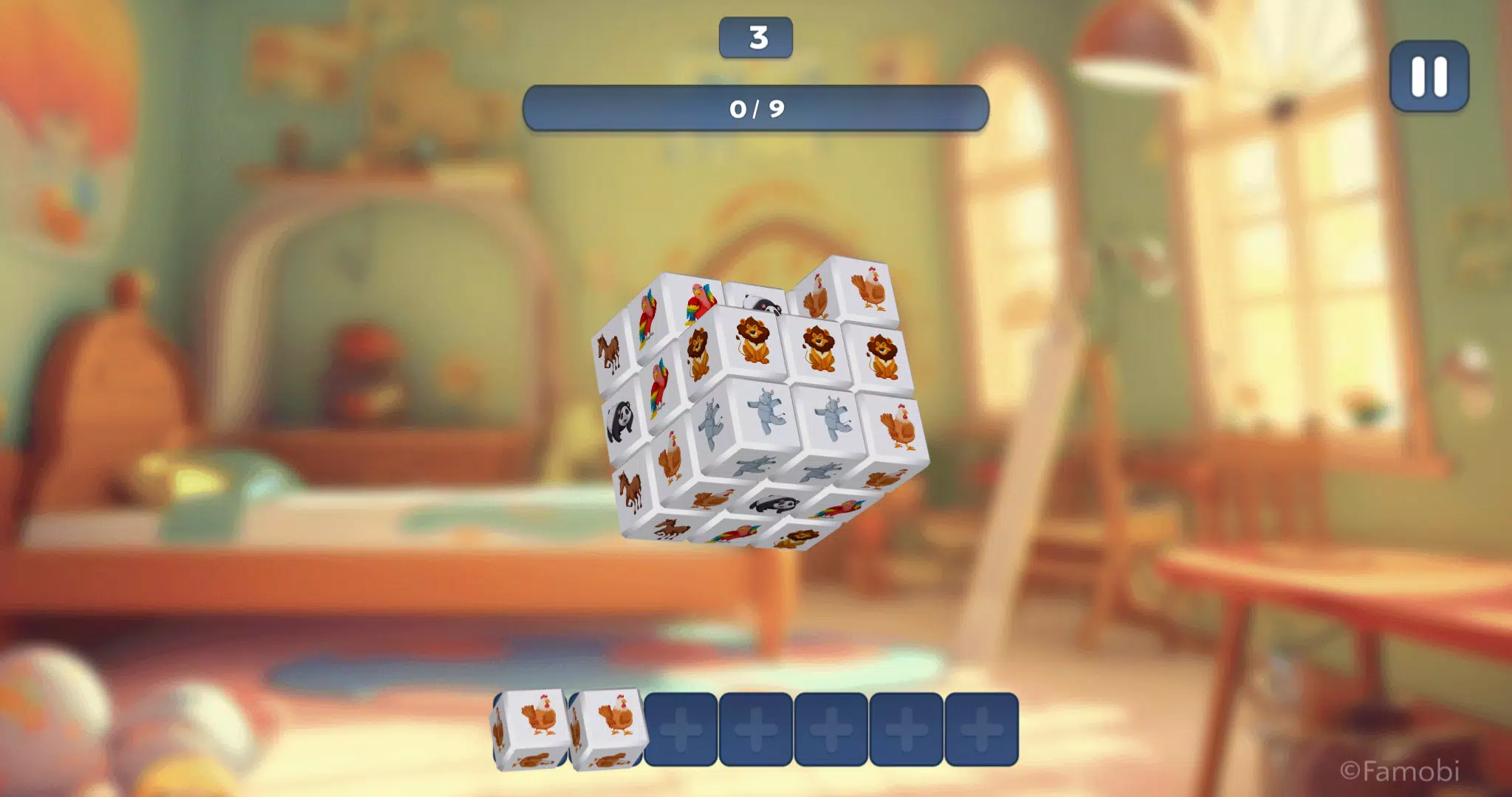Click the panda tile on the cube's left side

pos(622,418)
